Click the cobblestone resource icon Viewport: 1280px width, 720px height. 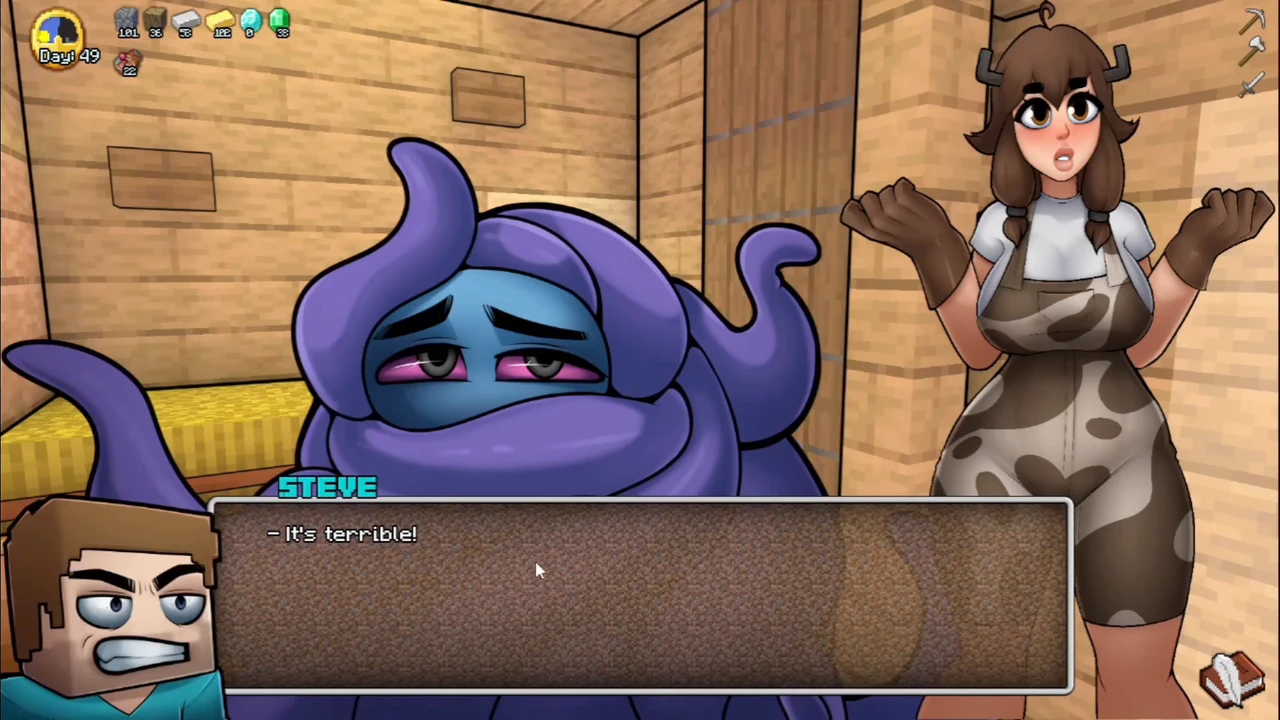pos(126,19)
